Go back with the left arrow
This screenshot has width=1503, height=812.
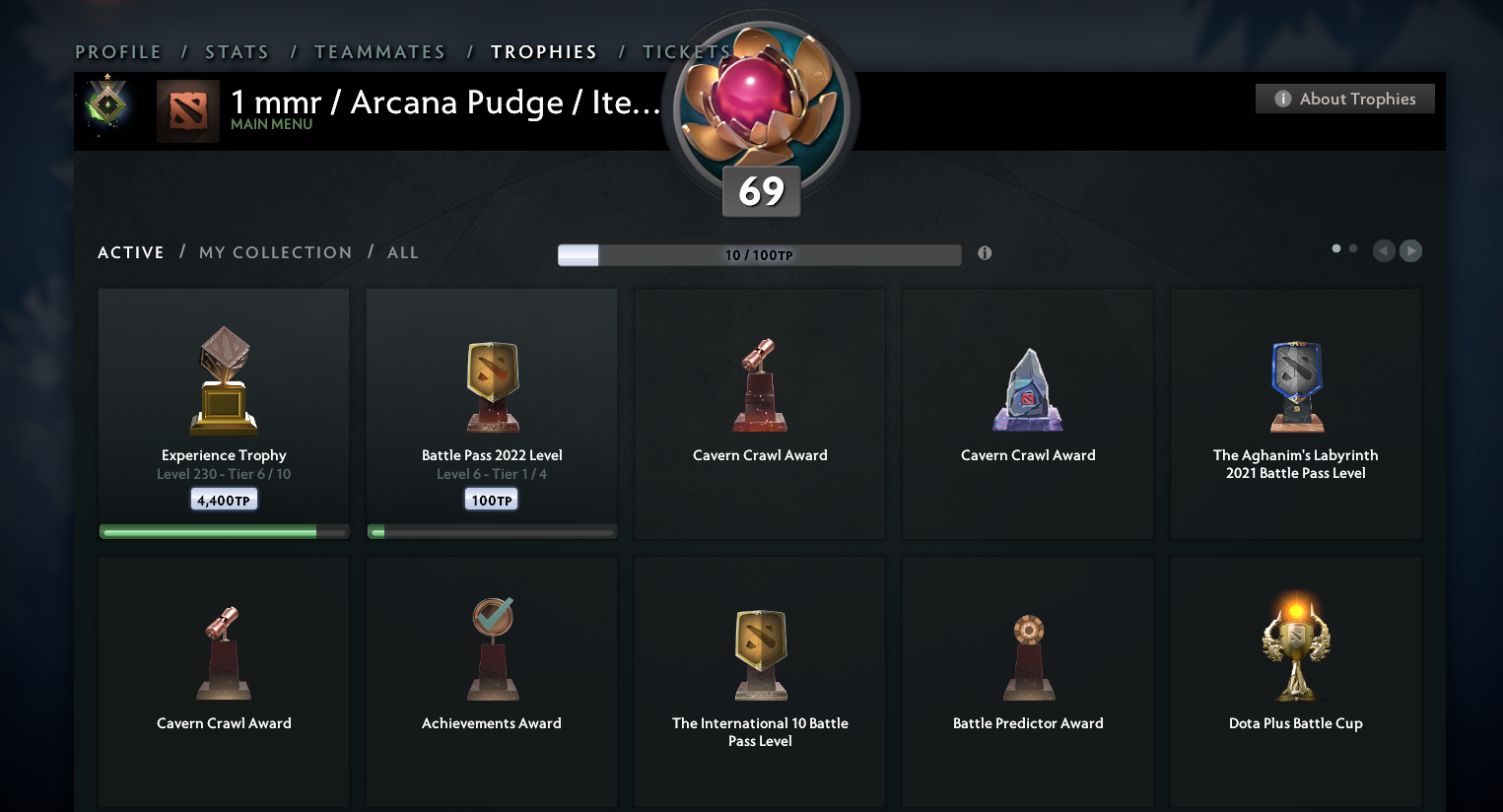(x=1383, y=251)
